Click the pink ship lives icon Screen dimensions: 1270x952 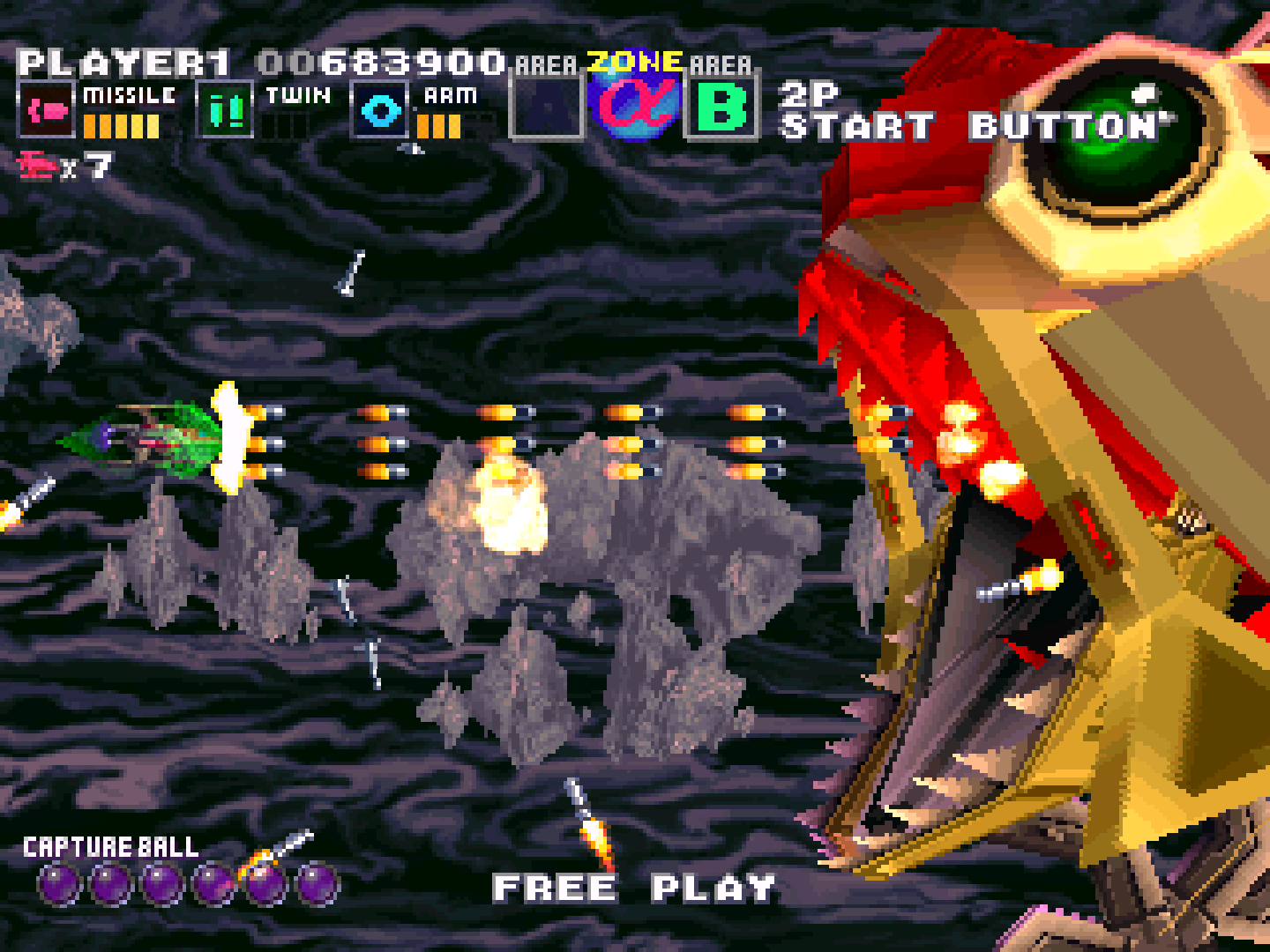[x=37, y=167]
